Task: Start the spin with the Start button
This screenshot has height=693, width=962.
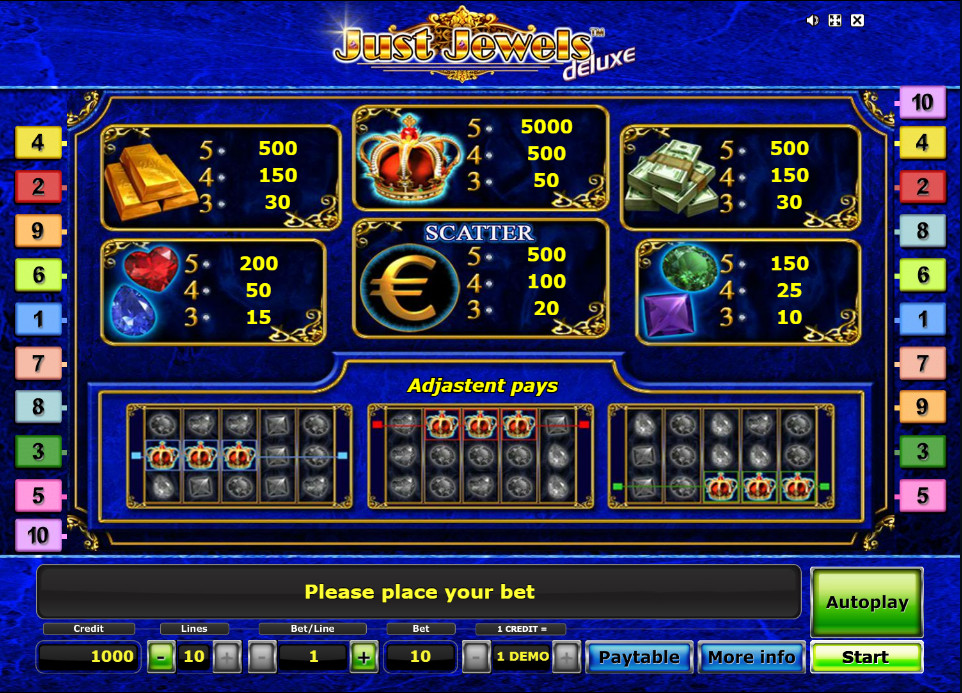Action: point(865,657)
